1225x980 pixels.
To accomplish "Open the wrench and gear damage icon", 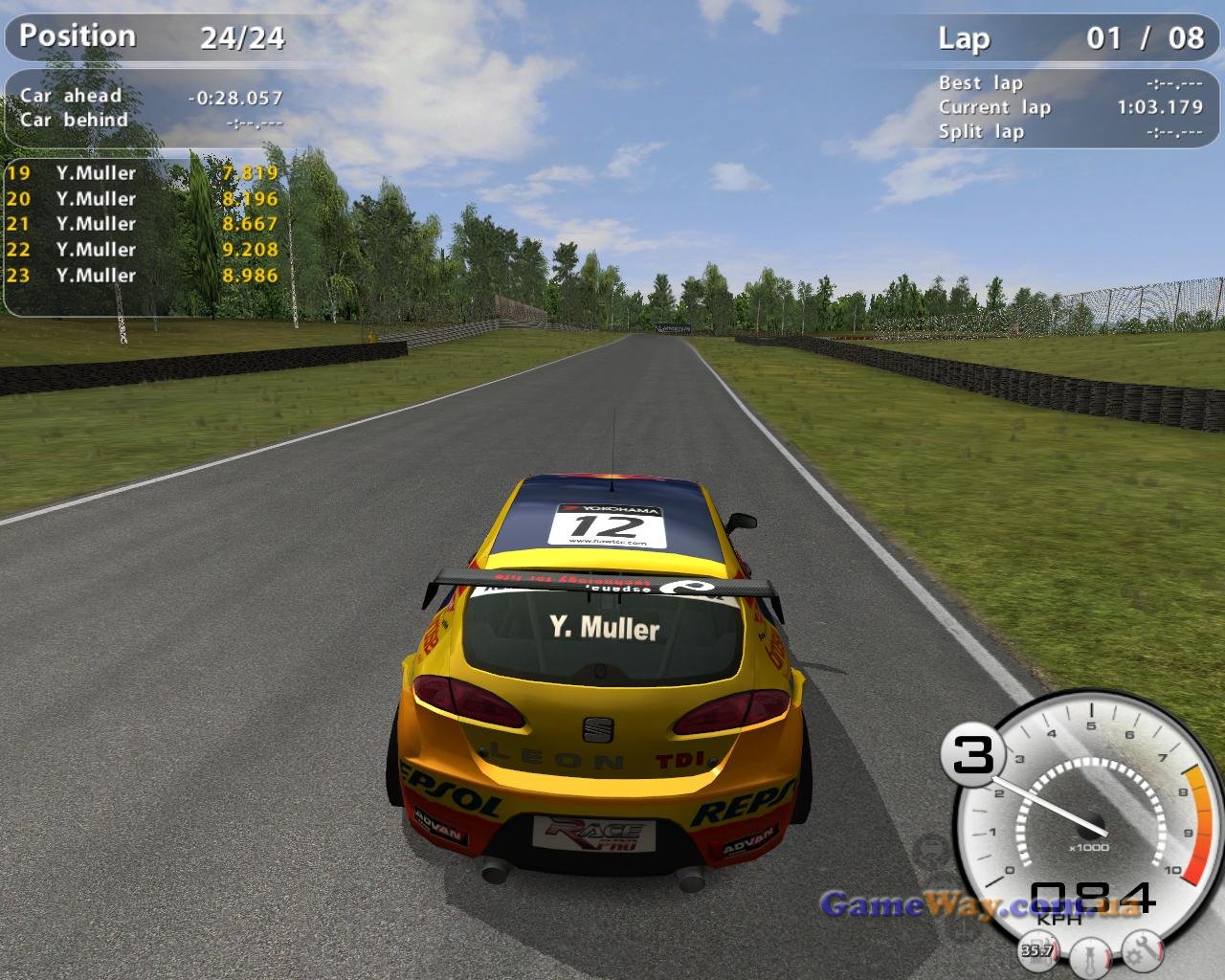I will point(1142,950).
